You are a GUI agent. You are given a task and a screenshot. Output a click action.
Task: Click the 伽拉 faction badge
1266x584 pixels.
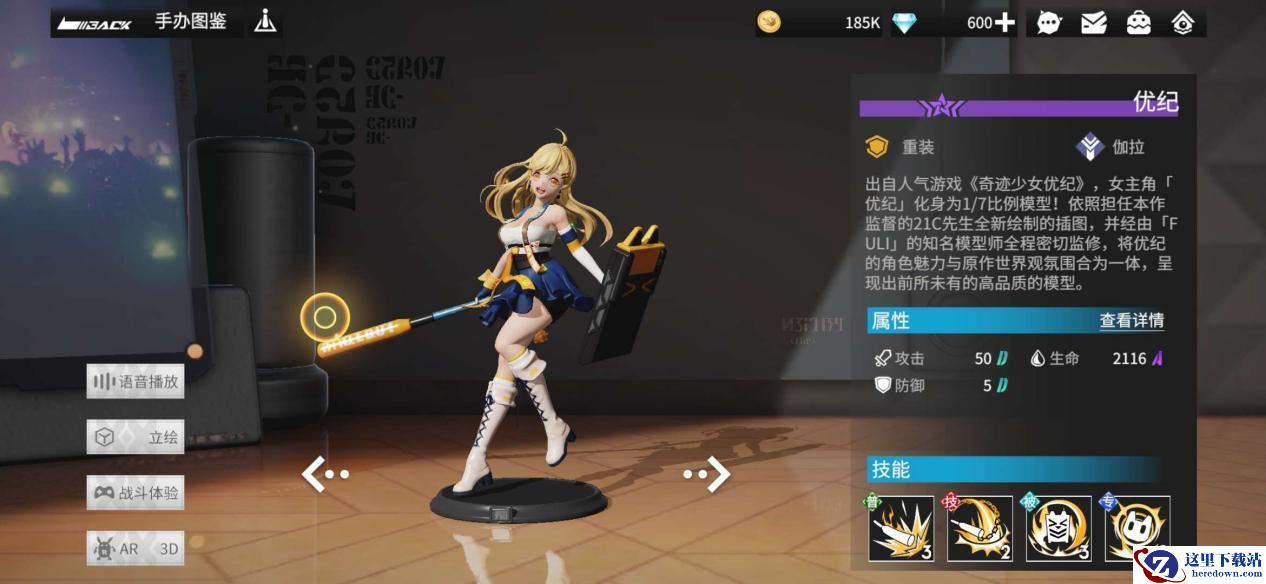pyautogui.click(x=1111, y=148)
